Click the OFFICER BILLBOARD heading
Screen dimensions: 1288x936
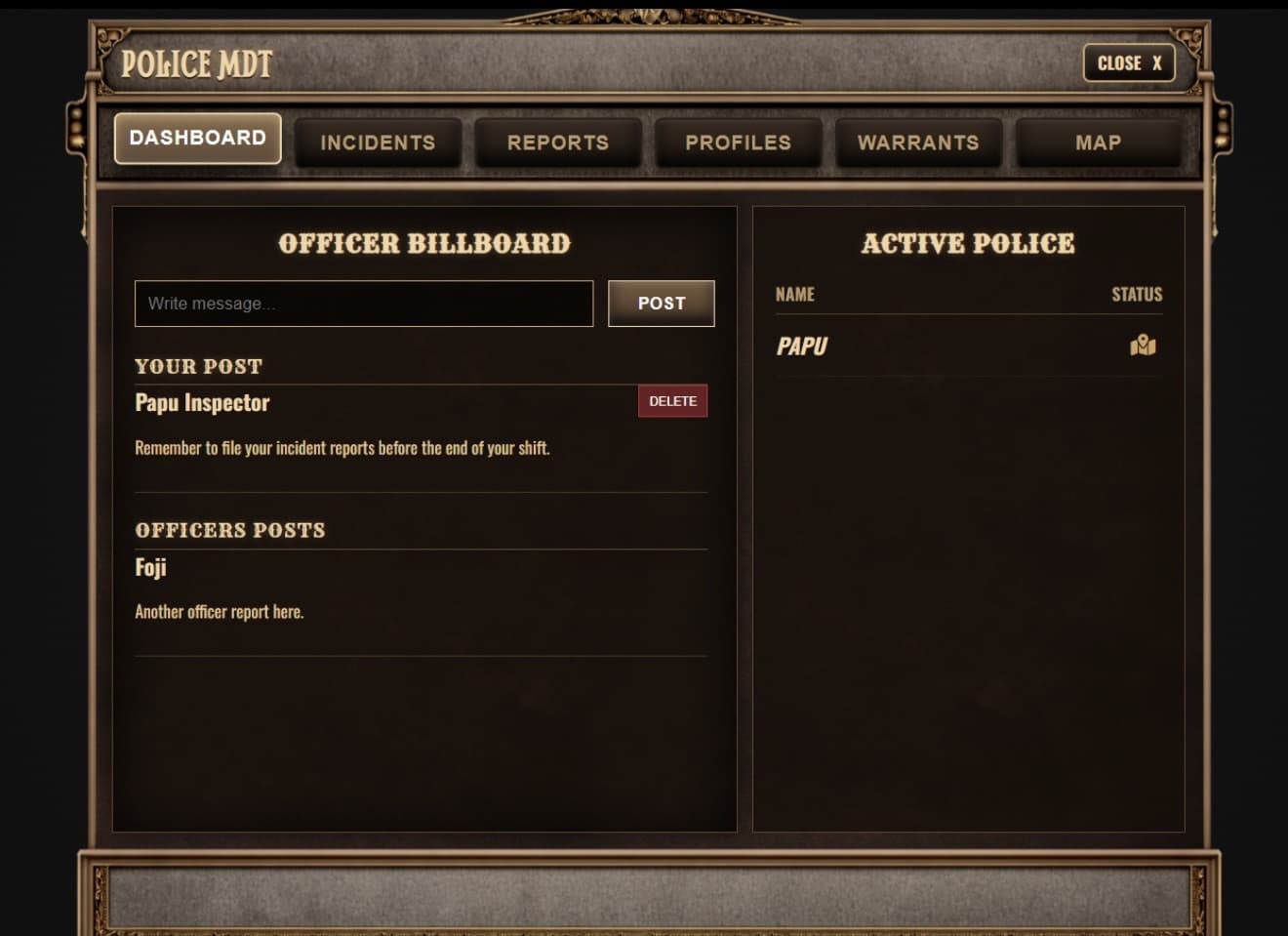pos(424,244)
